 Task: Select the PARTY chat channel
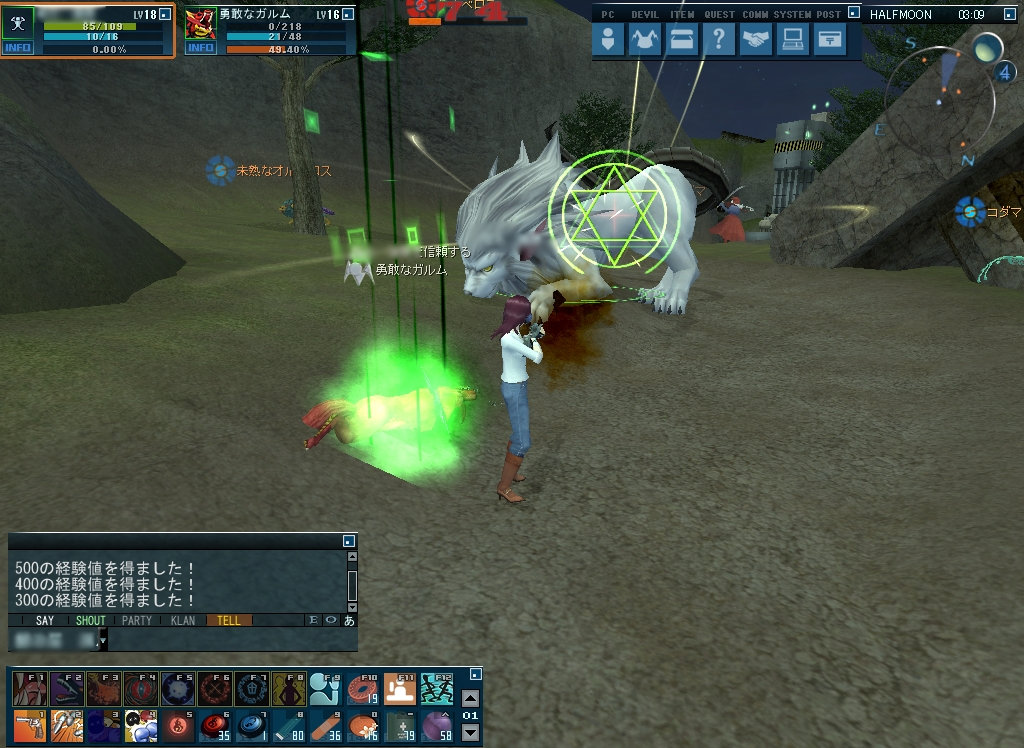[137, 620]
